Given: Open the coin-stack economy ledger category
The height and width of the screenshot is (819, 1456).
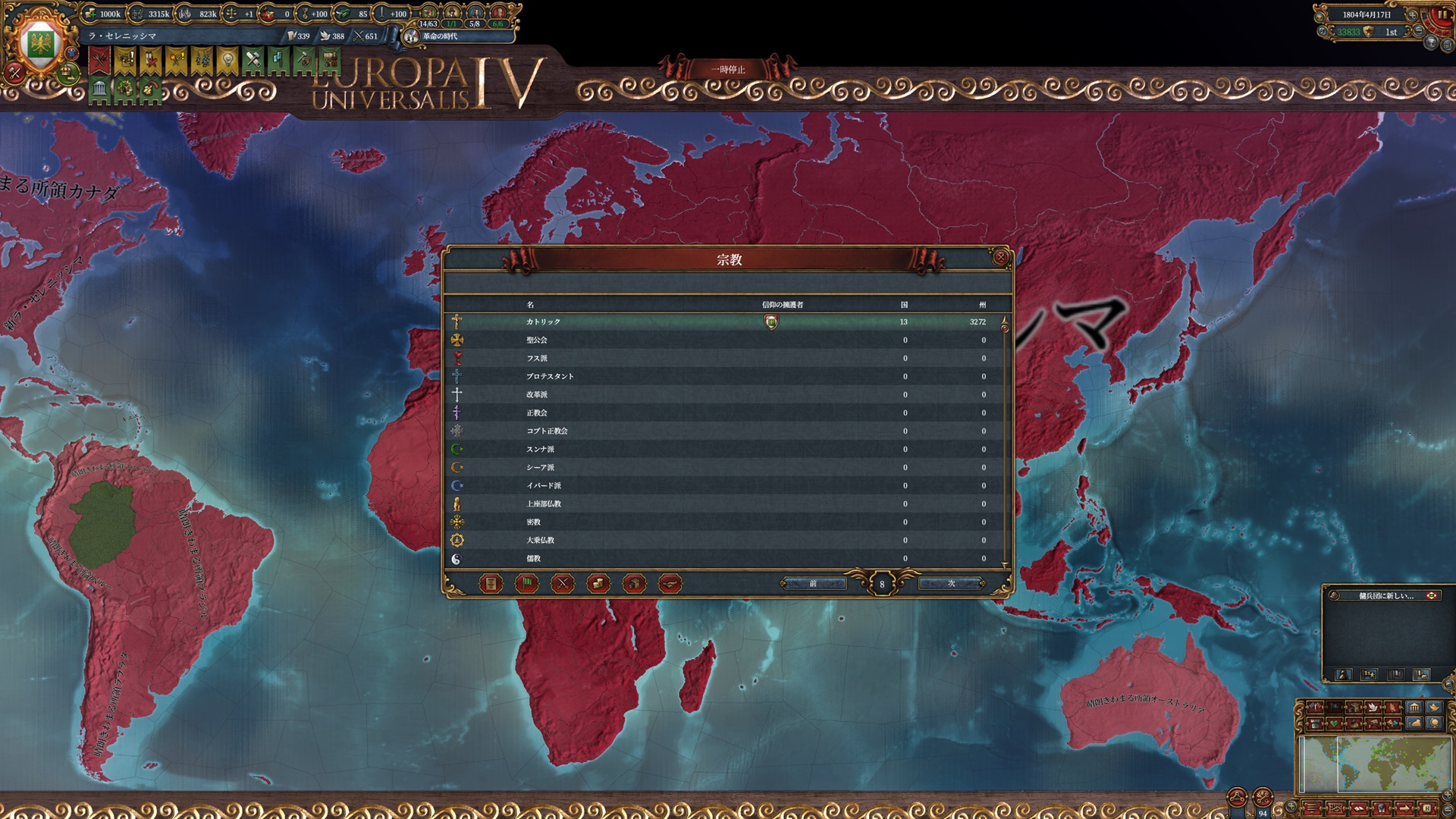Looking at the screenshot, I should tap(598, 583).
